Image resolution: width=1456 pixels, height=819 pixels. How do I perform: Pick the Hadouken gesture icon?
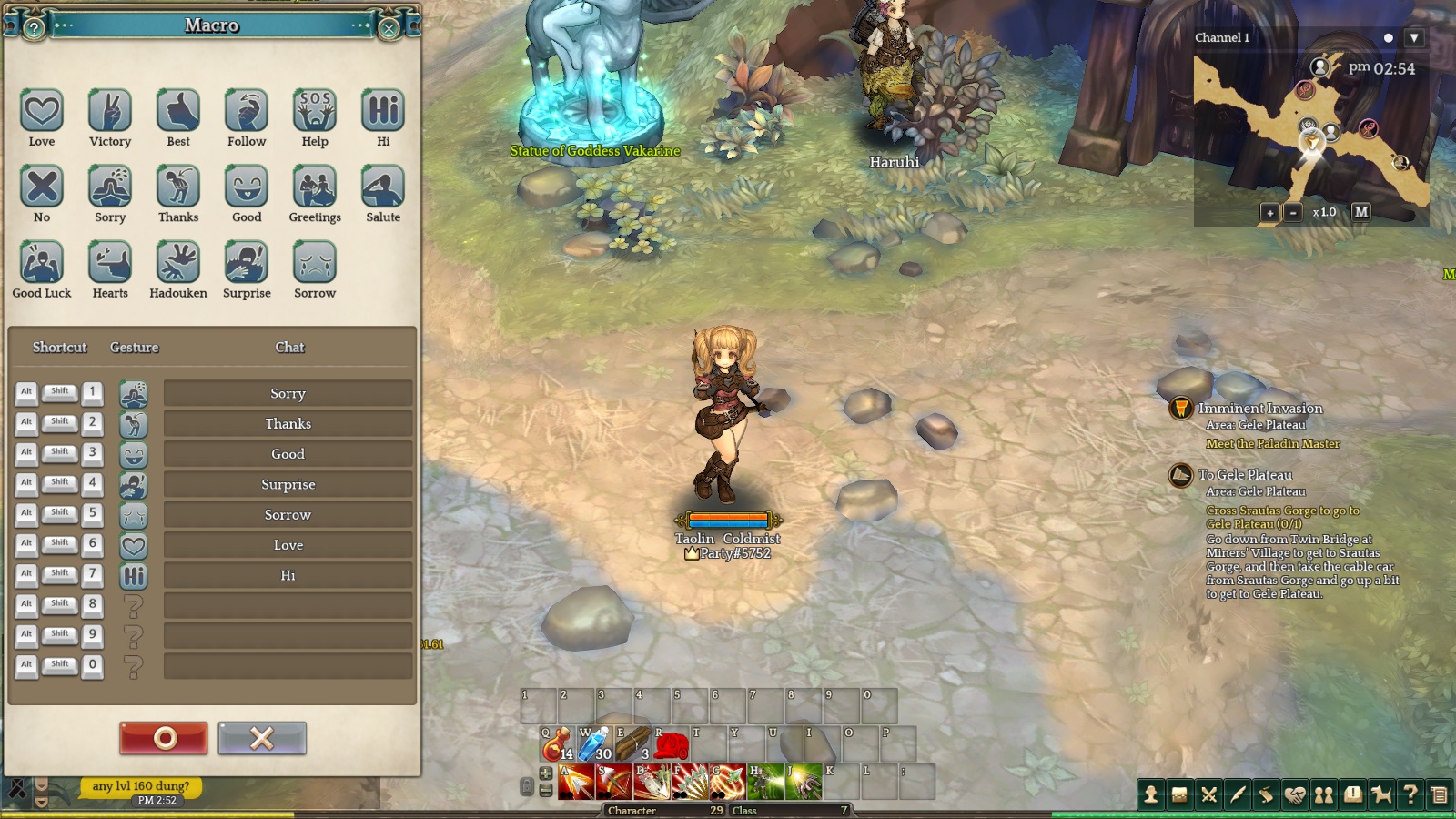point(178,263)
